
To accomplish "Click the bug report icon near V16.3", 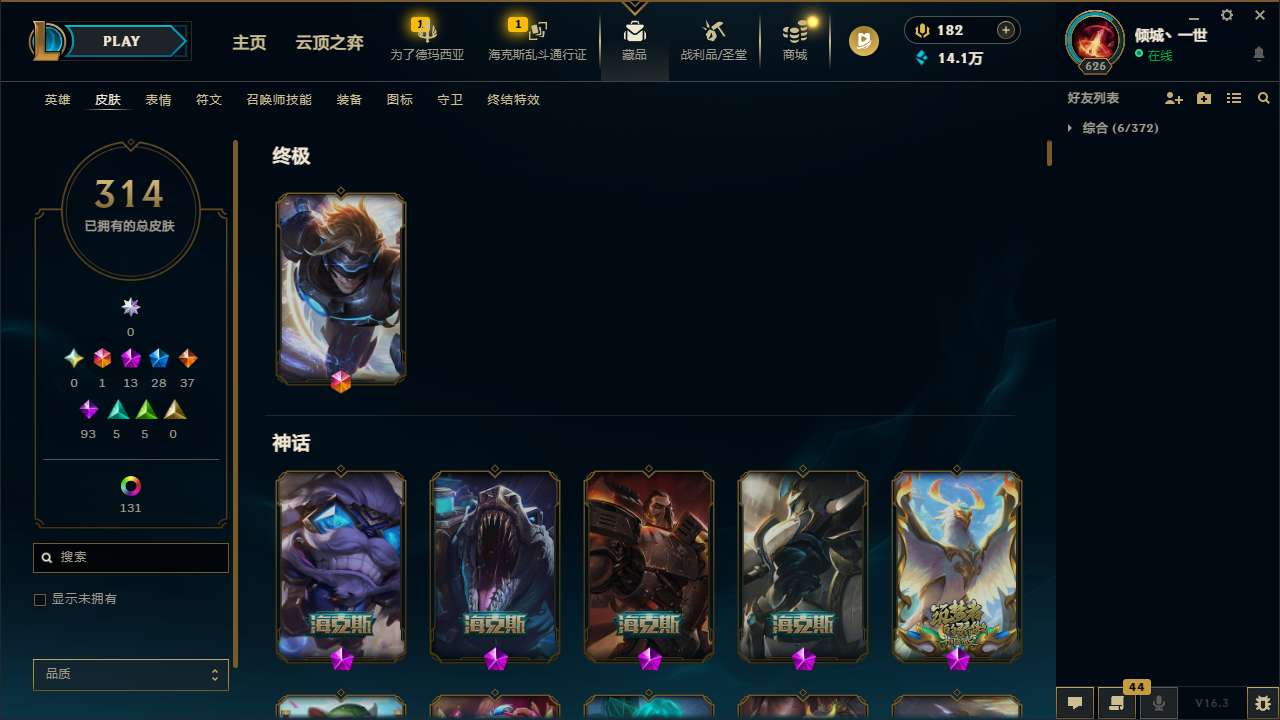I will [x=1262, y=703].
